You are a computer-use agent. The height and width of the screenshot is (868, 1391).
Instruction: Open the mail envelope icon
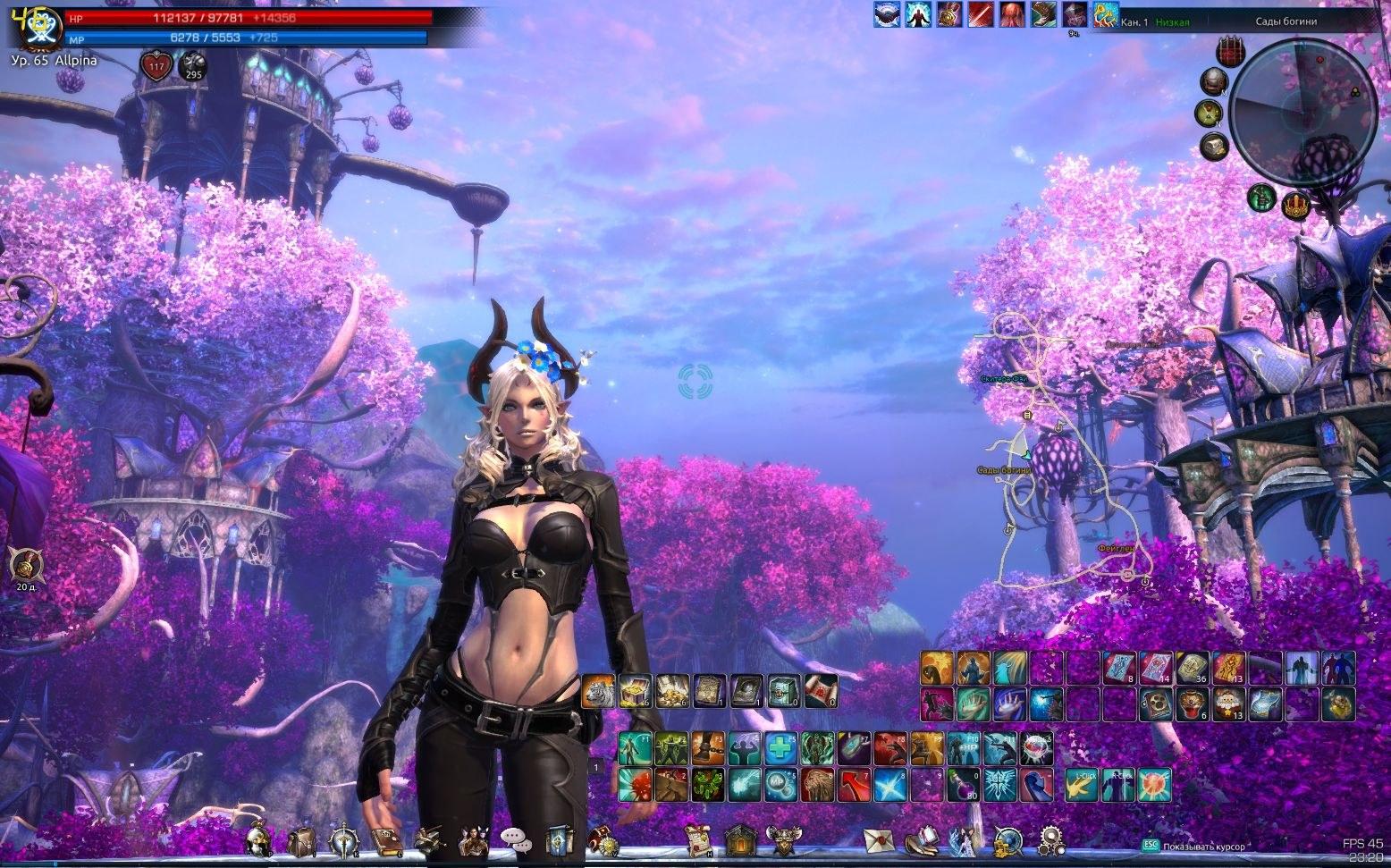(x=879, y=840)
